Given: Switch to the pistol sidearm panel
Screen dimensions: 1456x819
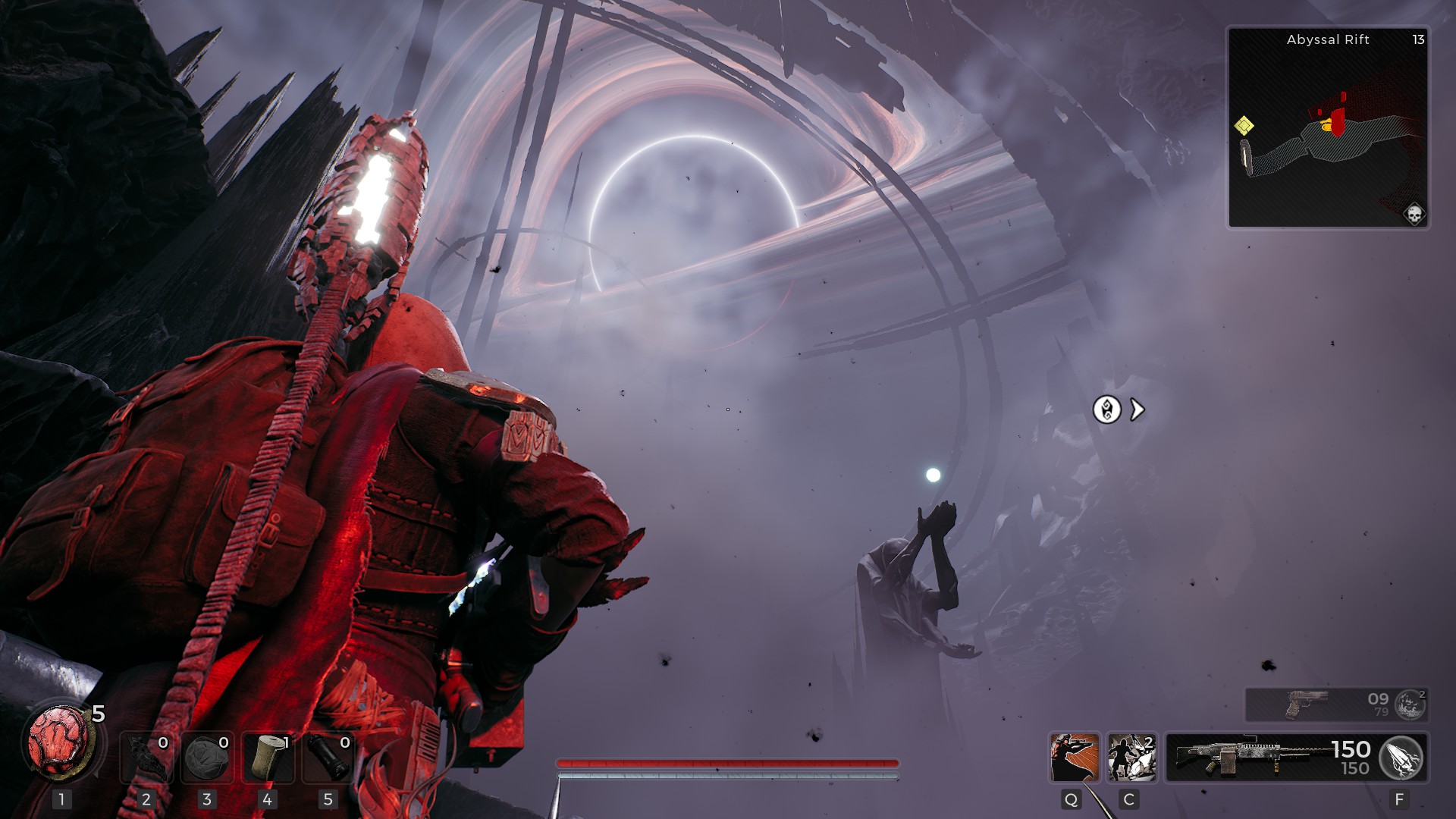Looking at the screenshot, I should 1319,704.
